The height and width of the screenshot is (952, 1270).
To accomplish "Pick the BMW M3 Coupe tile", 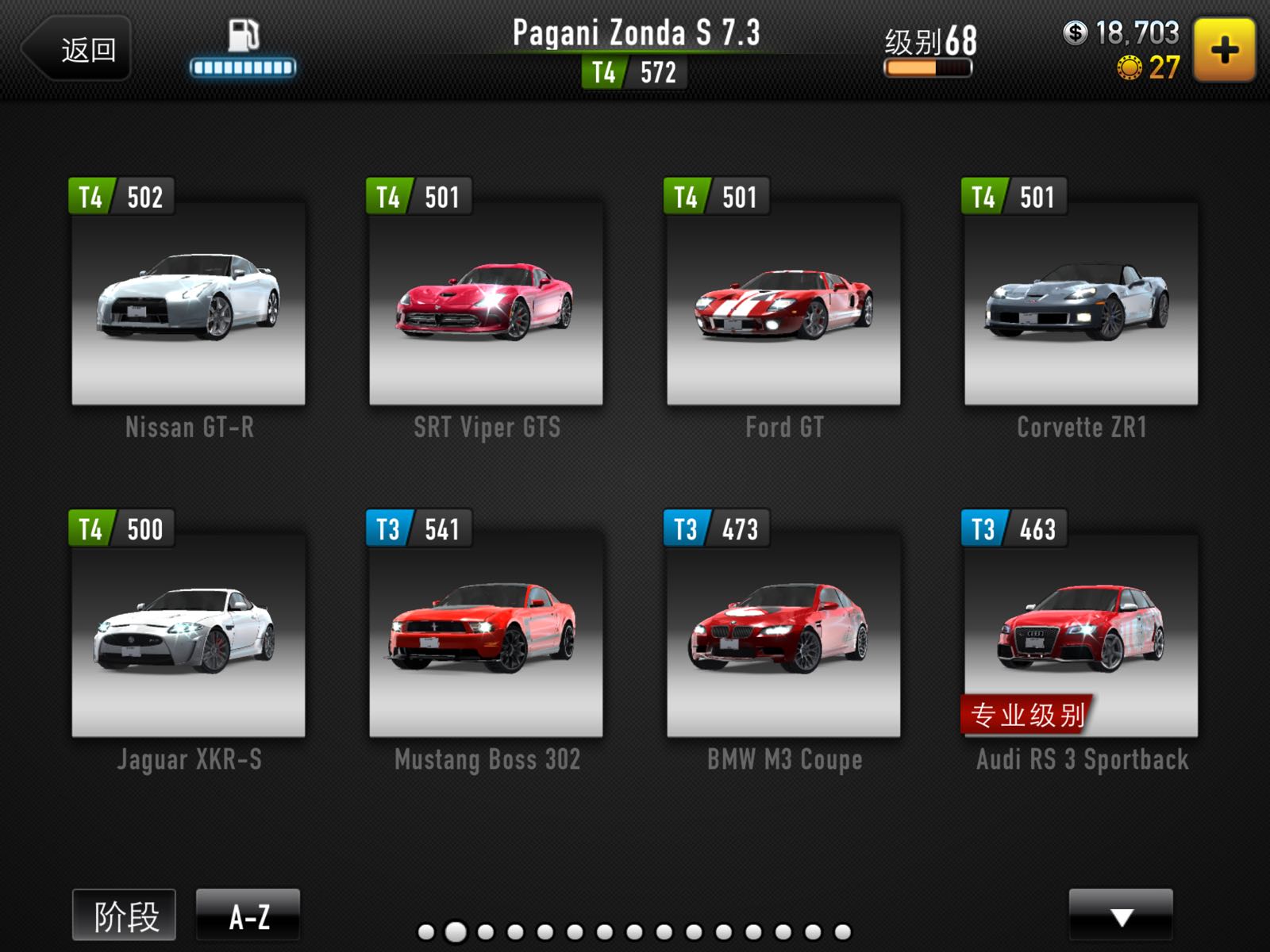I will 783,635.
